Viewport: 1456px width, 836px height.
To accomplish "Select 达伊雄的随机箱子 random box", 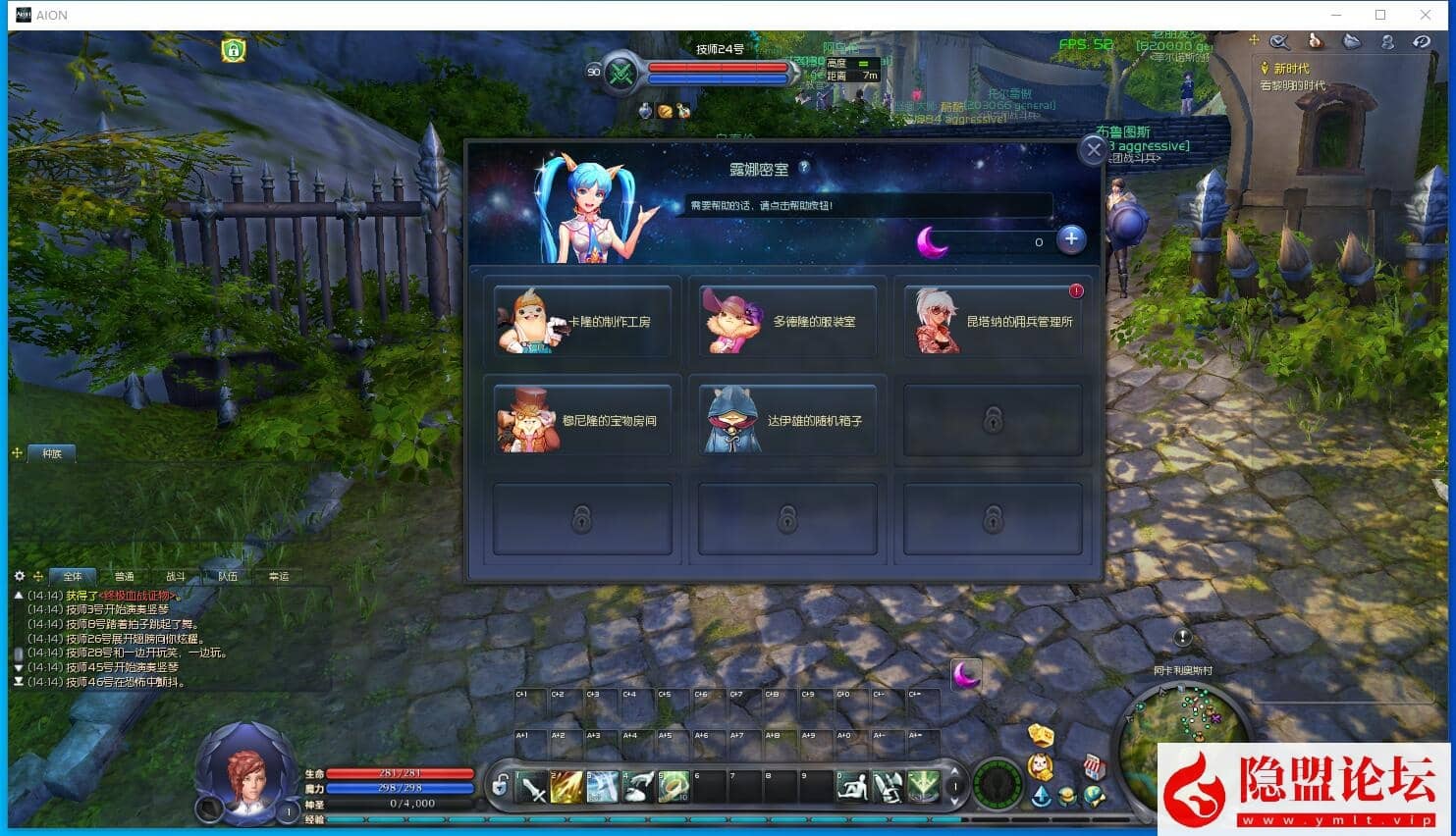I will coord(787,420).
